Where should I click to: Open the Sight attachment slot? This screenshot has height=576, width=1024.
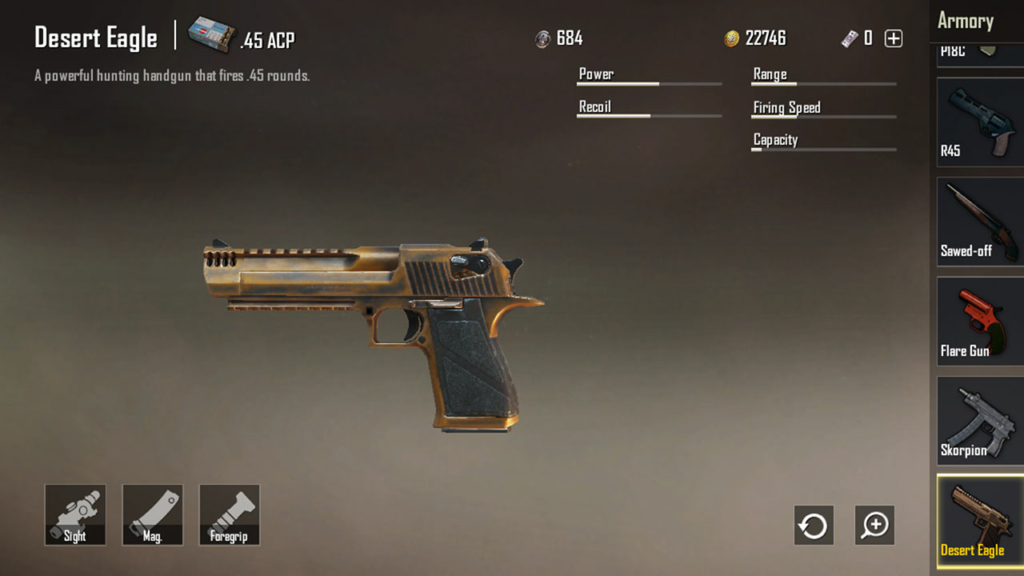[x=75, y=515]
